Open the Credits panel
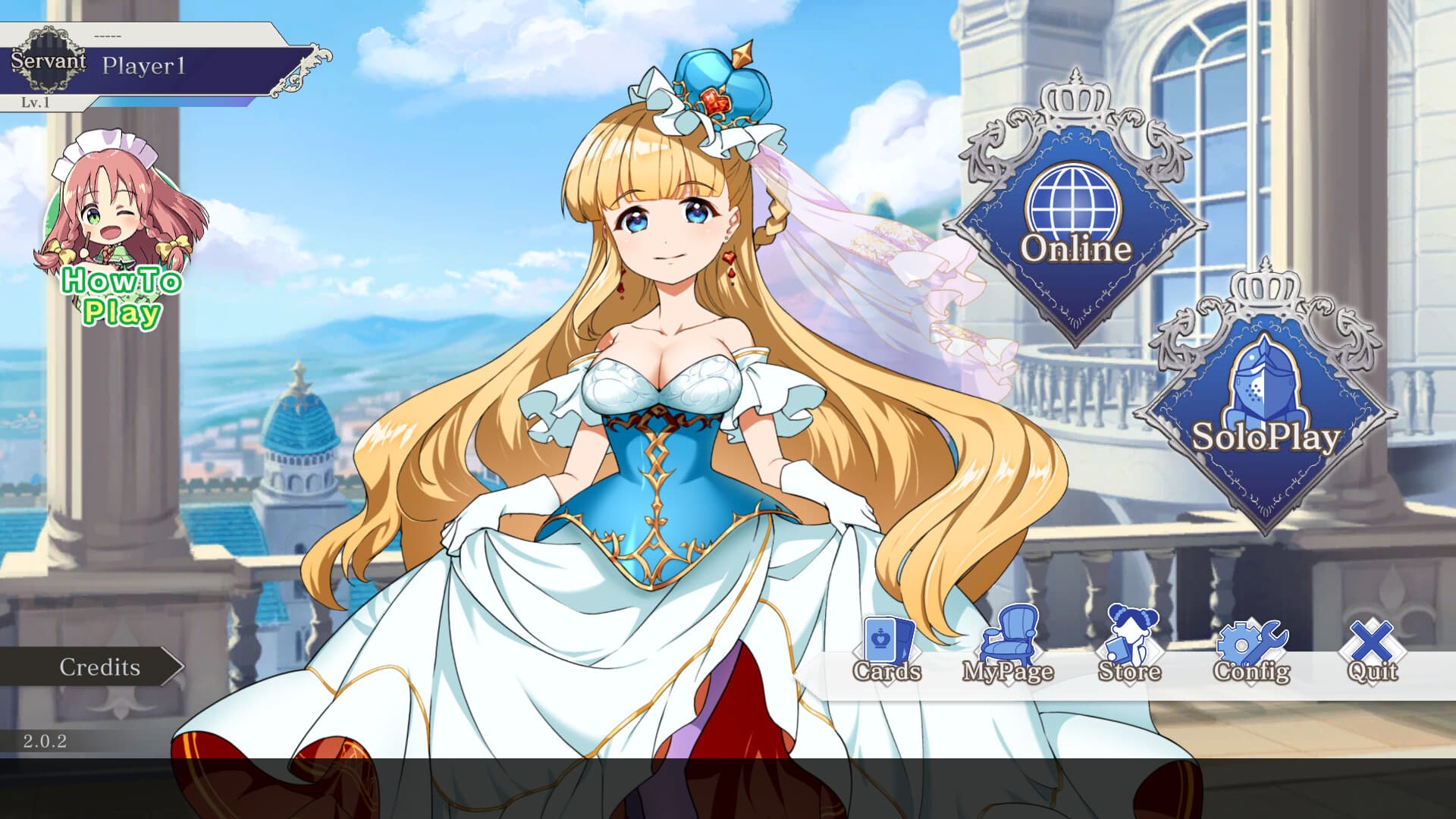The width and height of the screenshot is (1456, 819). pos(99,667)
